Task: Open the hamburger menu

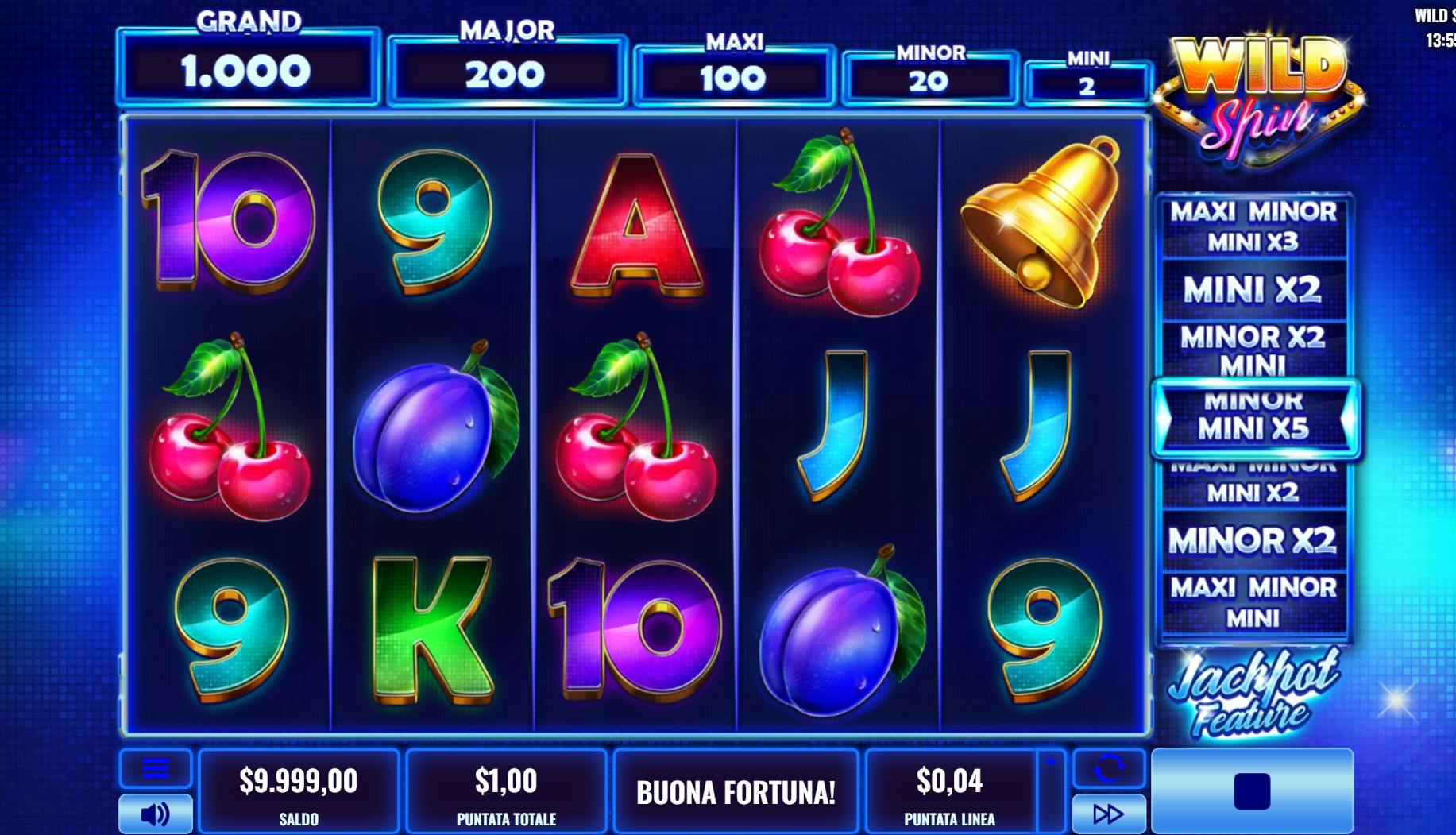Action: pyautogui.click(x=156, y=767)
